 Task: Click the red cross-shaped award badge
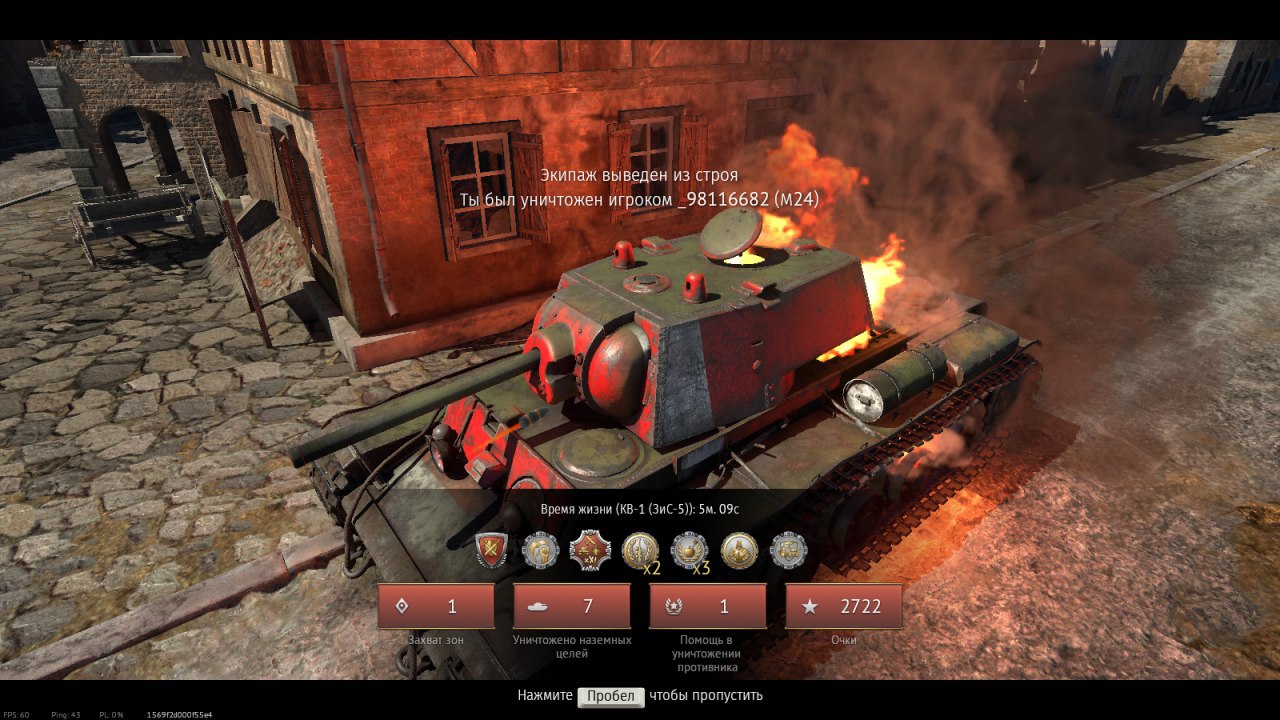590,550
